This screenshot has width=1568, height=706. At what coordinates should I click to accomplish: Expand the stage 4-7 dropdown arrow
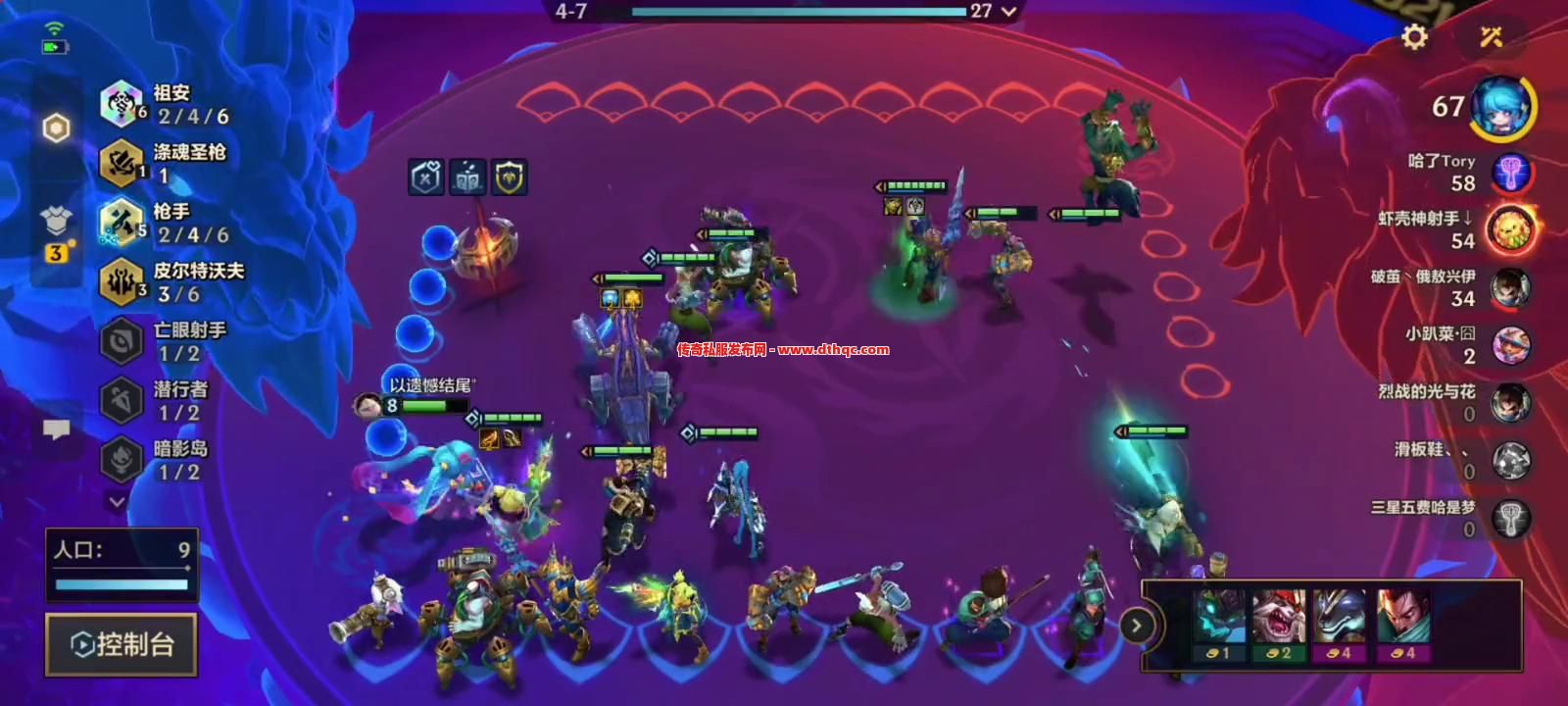[x=1008, y=12]
